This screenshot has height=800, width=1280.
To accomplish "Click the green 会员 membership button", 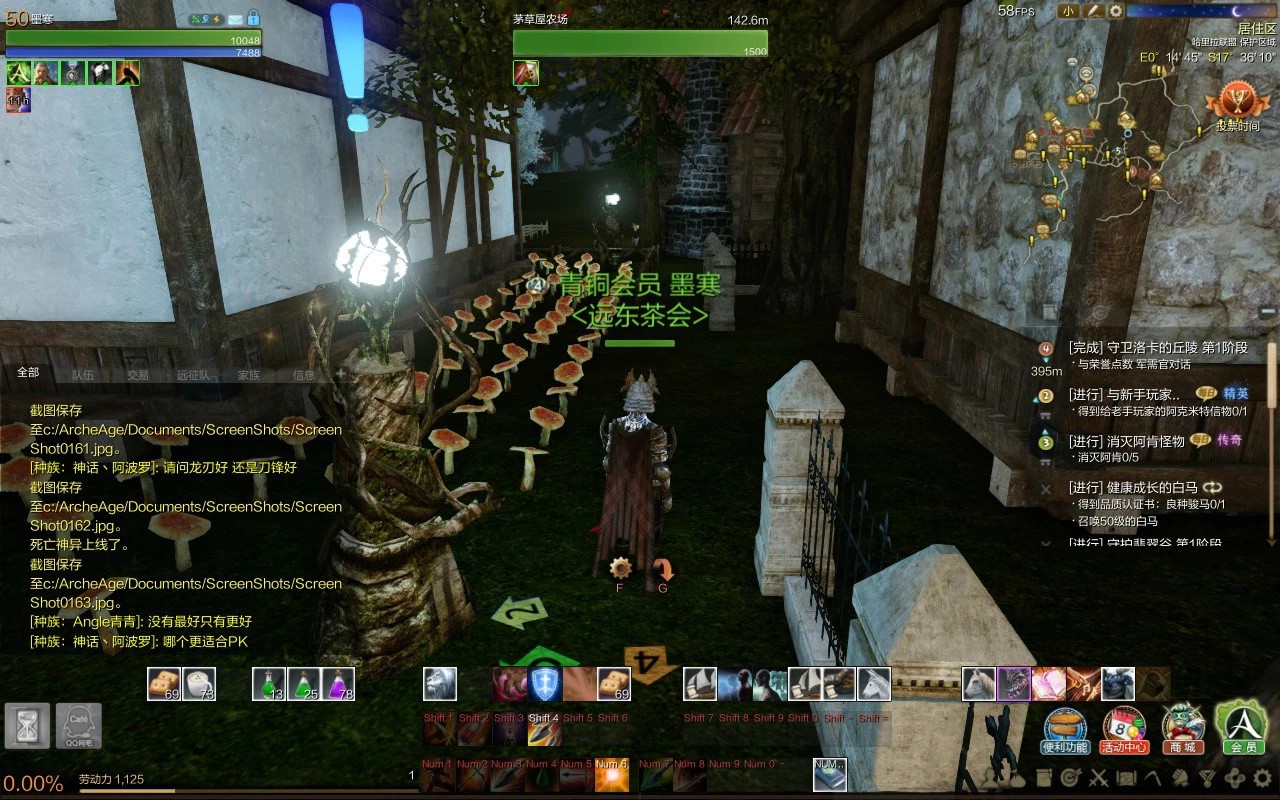I will click(x=1242, y=727).
